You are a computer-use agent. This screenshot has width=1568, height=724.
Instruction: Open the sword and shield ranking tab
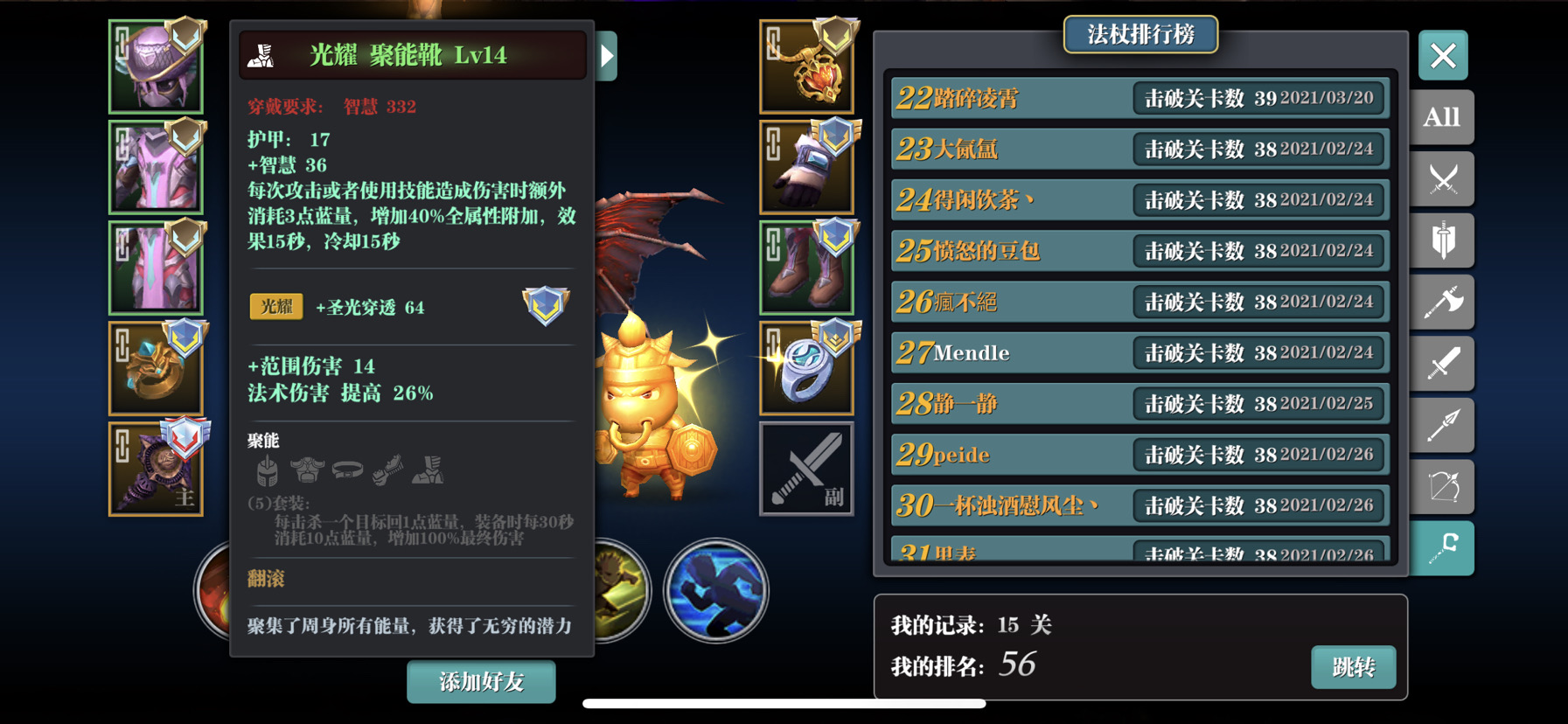(x=1442, y=240)
